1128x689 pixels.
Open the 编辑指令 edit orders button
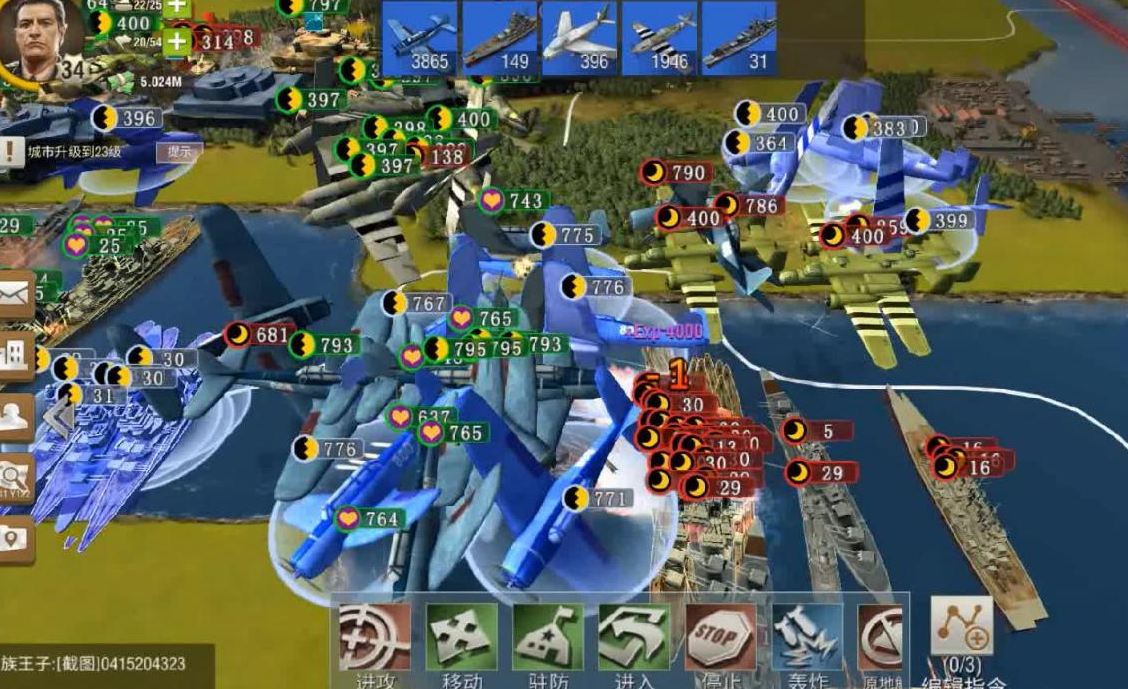click(961, 630)
